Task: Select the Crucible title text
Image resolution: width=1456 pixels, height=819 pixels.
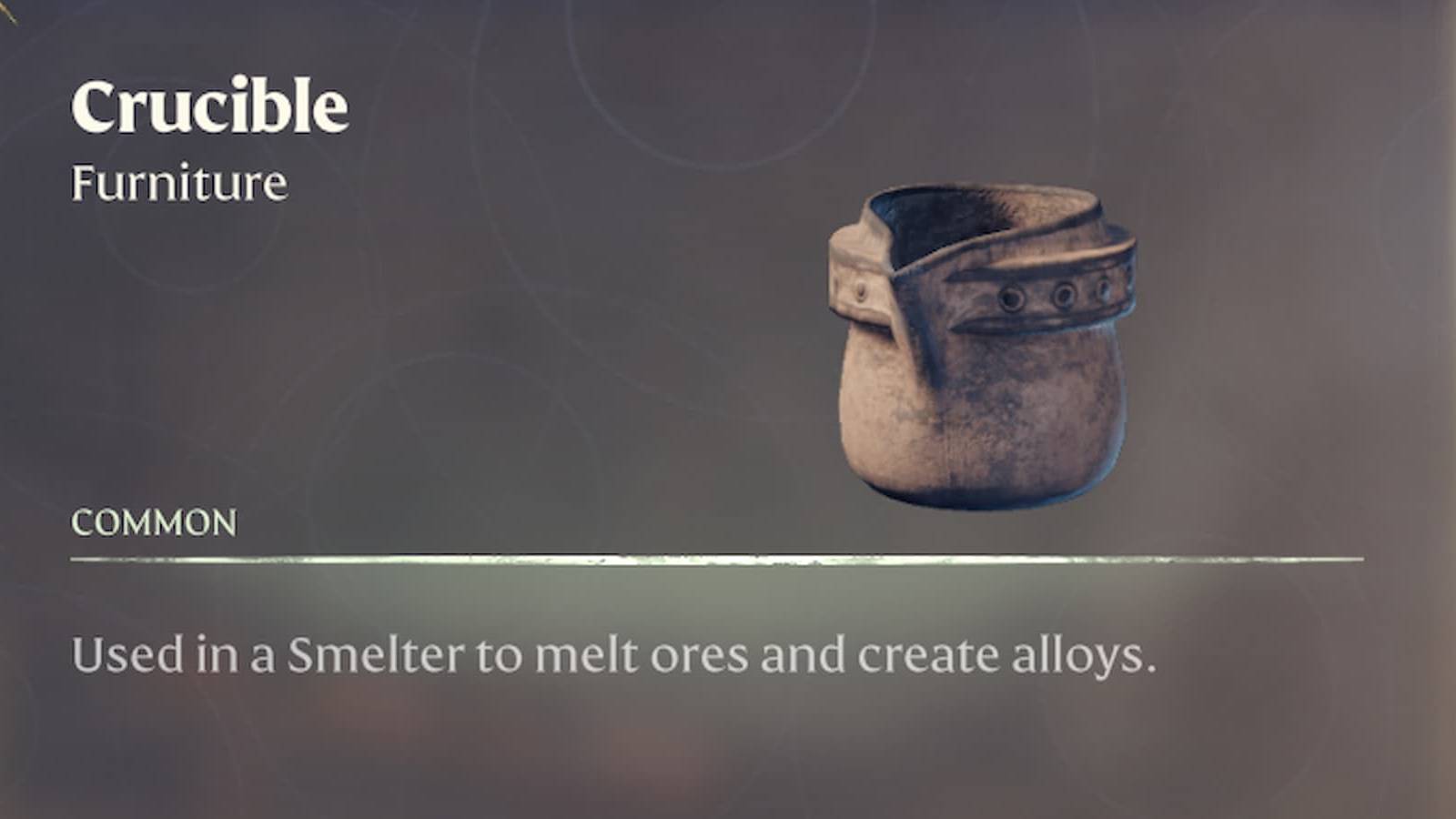Action: pos(211,105)
